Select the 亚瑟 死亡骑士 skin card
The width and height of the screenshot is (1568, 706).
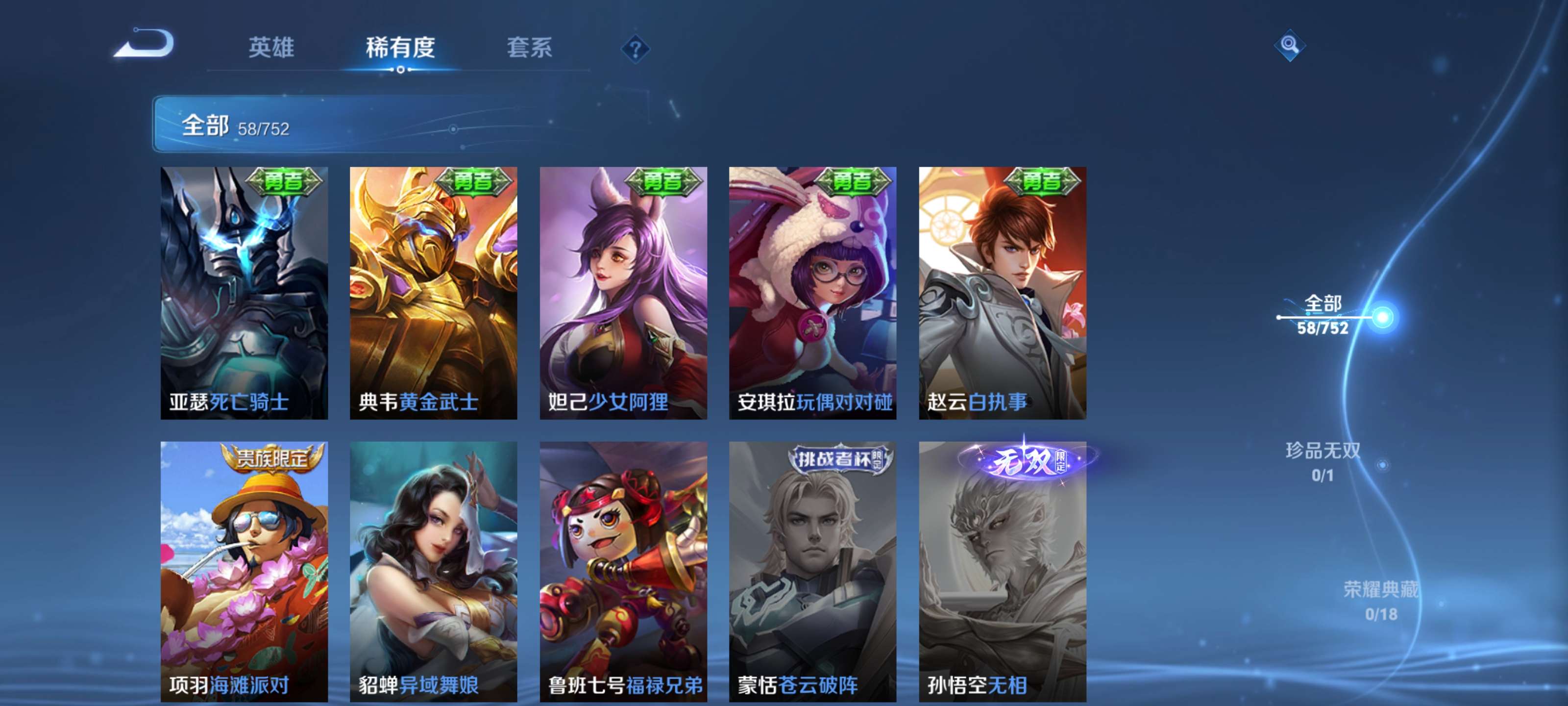coord(244,292)
